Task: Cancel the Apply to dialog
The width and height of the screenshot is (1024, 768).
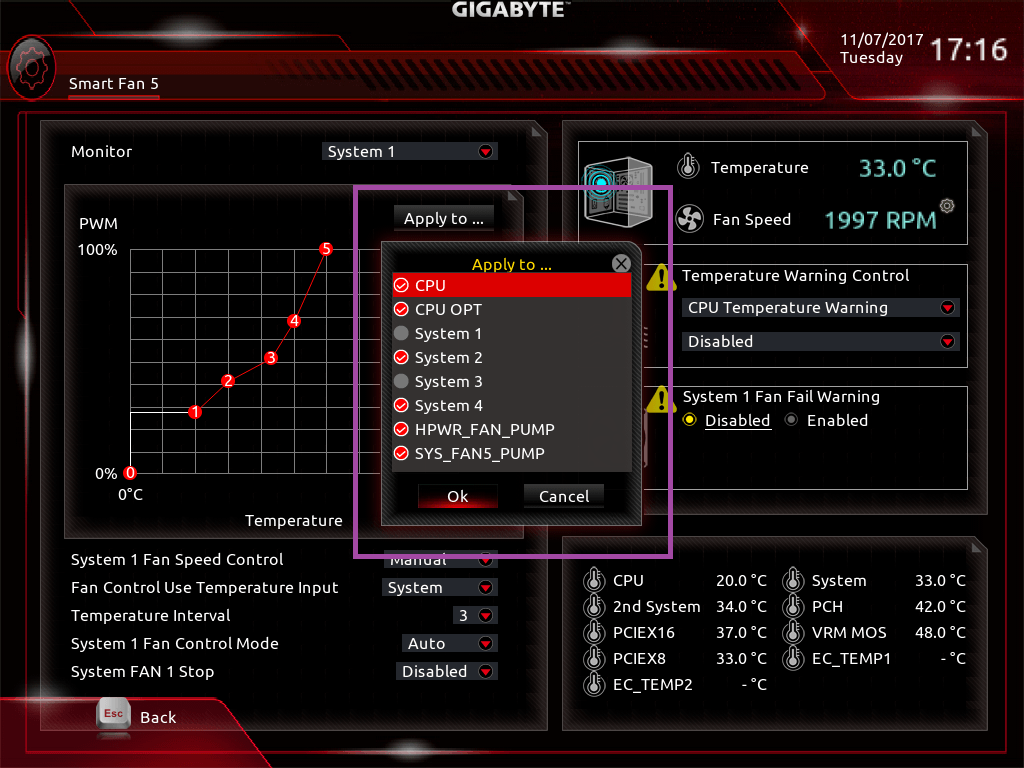Action: coord(564,496)
